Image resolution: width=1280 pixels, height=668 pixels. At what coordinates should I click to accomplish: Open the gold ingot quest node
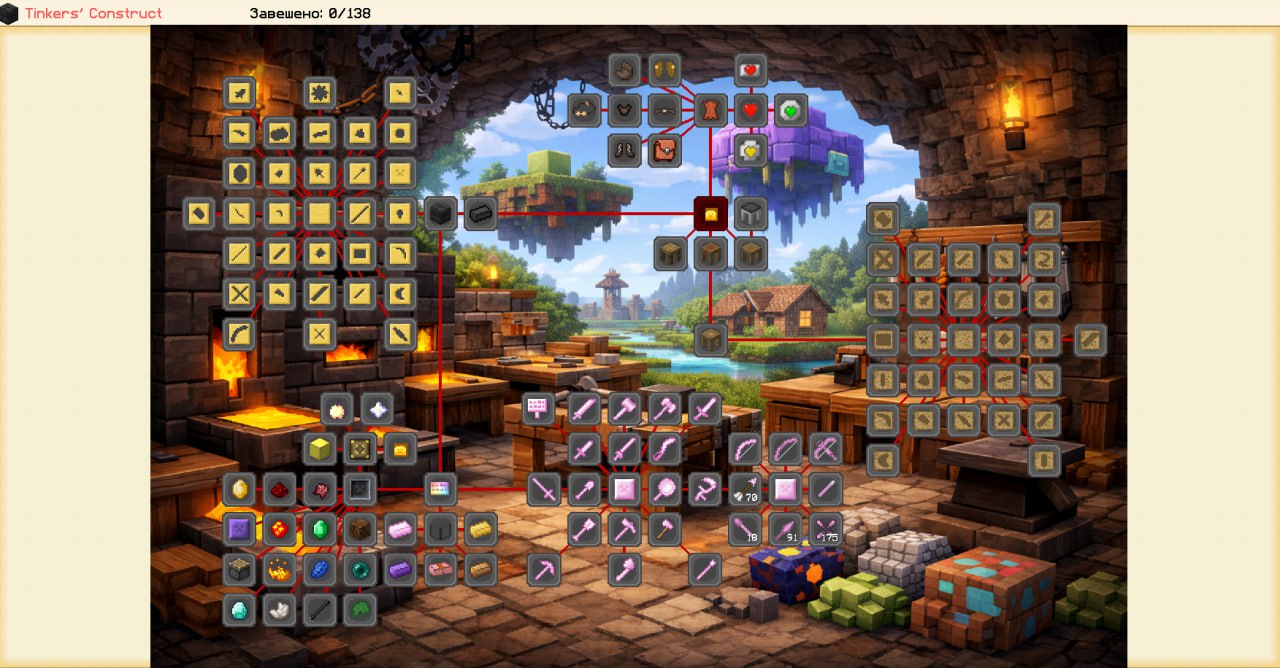481,529
